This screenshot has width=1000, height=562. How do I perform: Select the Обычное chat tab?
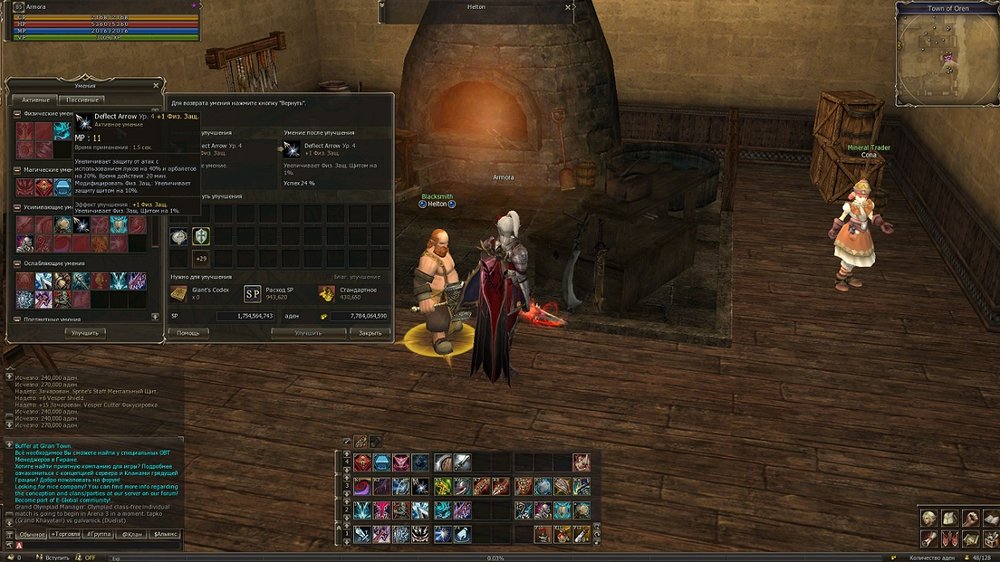[32, 534]
